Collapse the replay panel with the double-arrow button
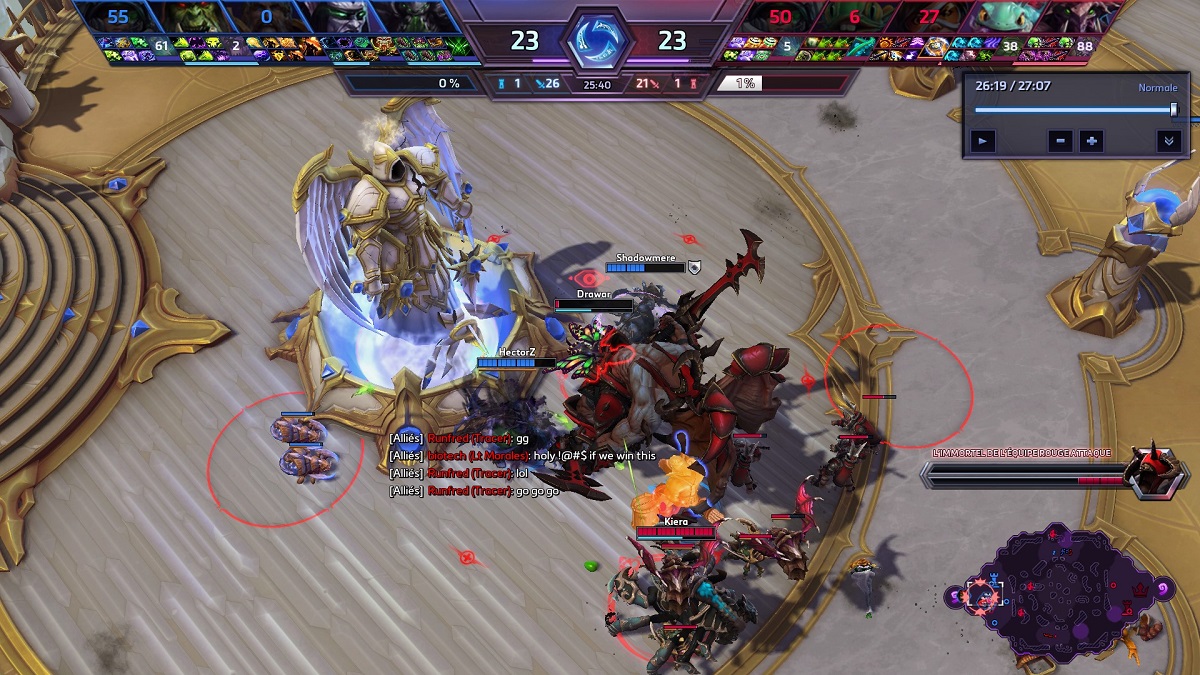The height and width of the screenshot is (675, 1200). tap(1168, 141)
